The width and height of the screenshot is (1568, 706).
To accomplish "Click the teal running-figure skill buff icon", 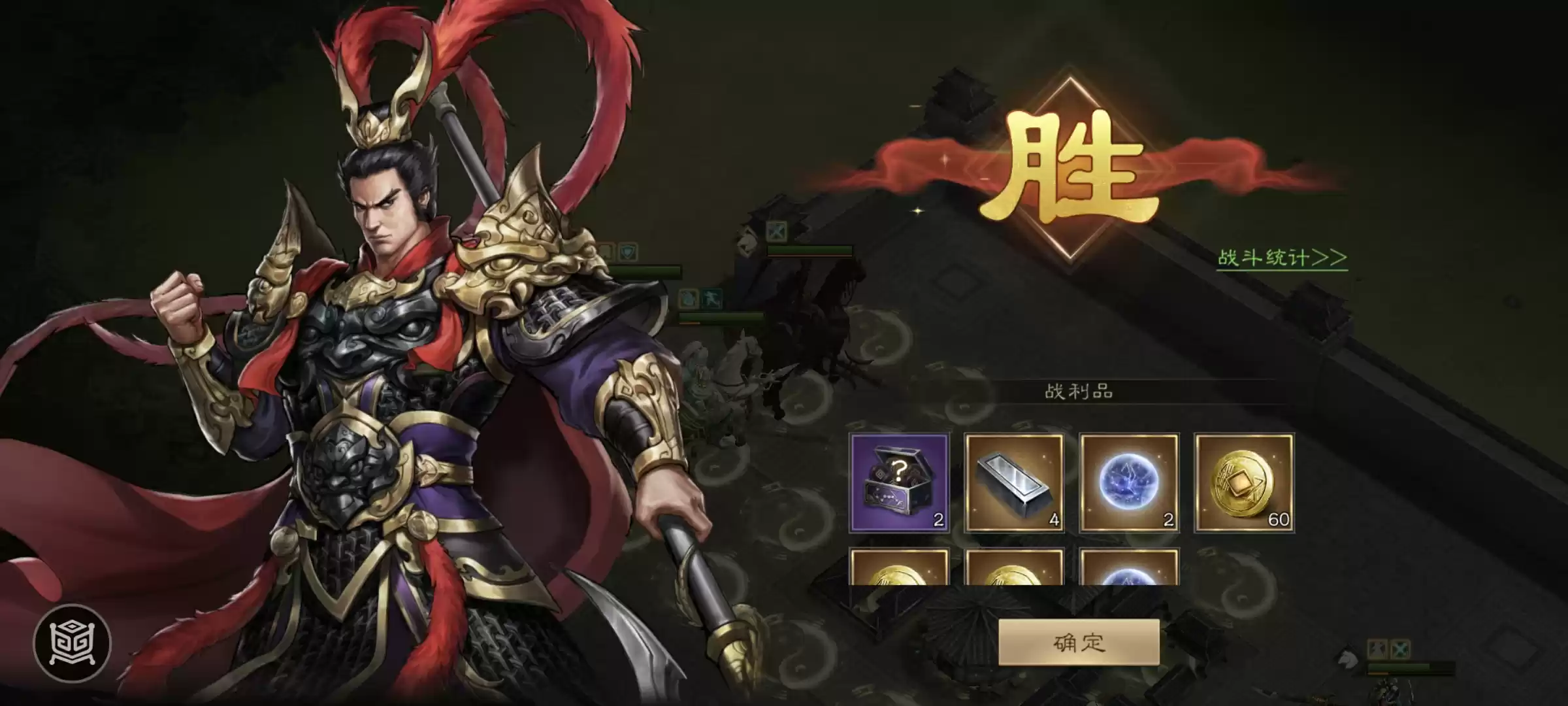I will [x=713, y=298].
